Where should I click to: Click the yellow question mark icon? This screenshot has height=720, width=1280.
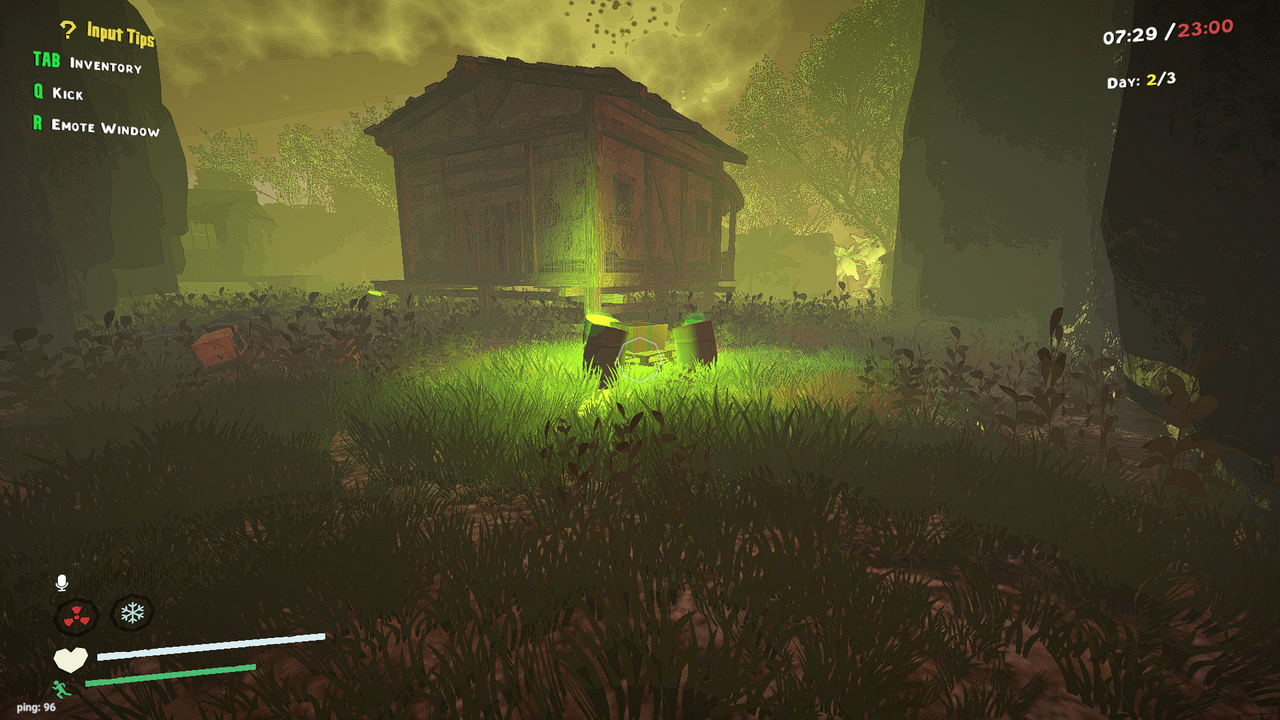66,29
